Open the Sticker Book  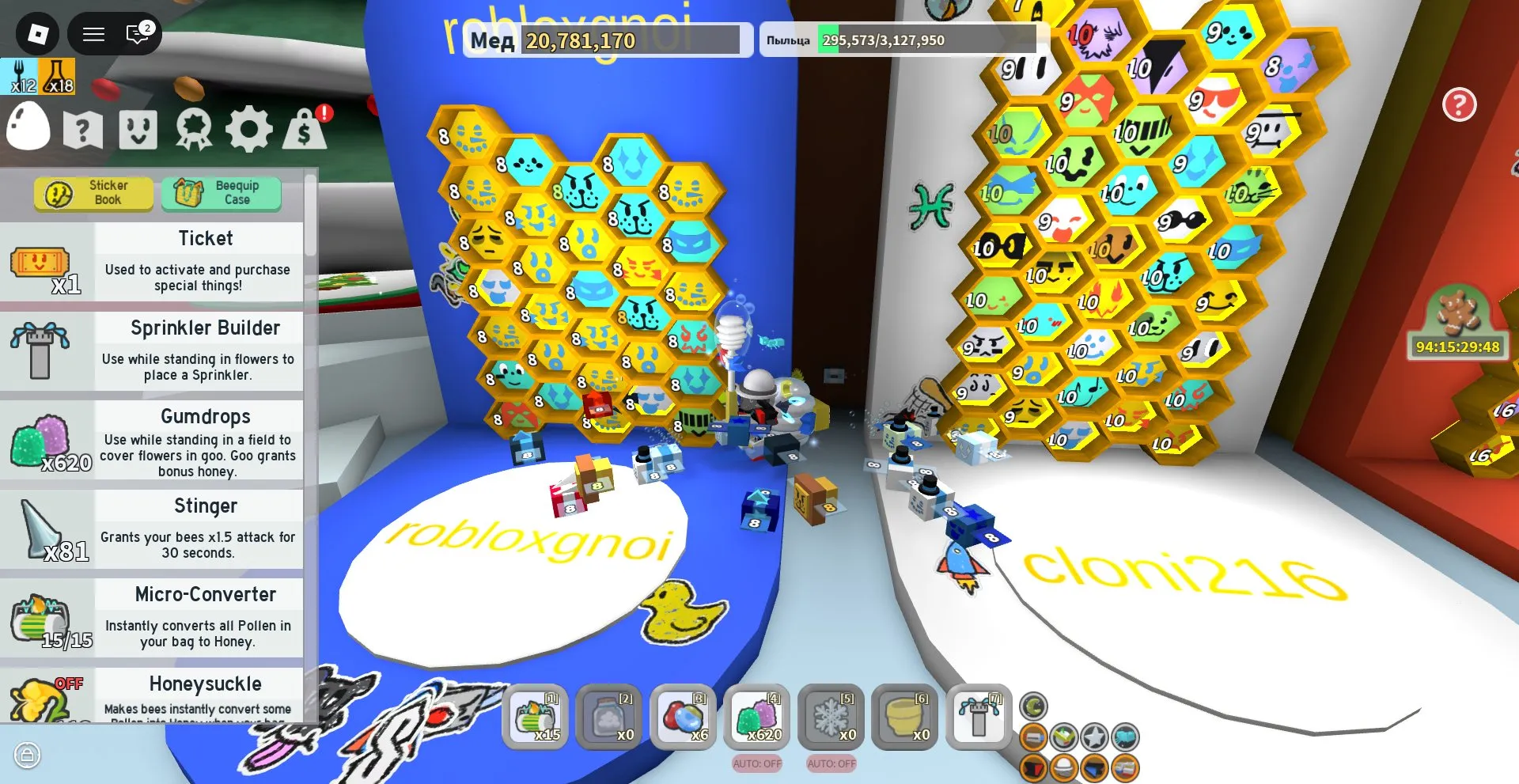[x=93, y=192]
